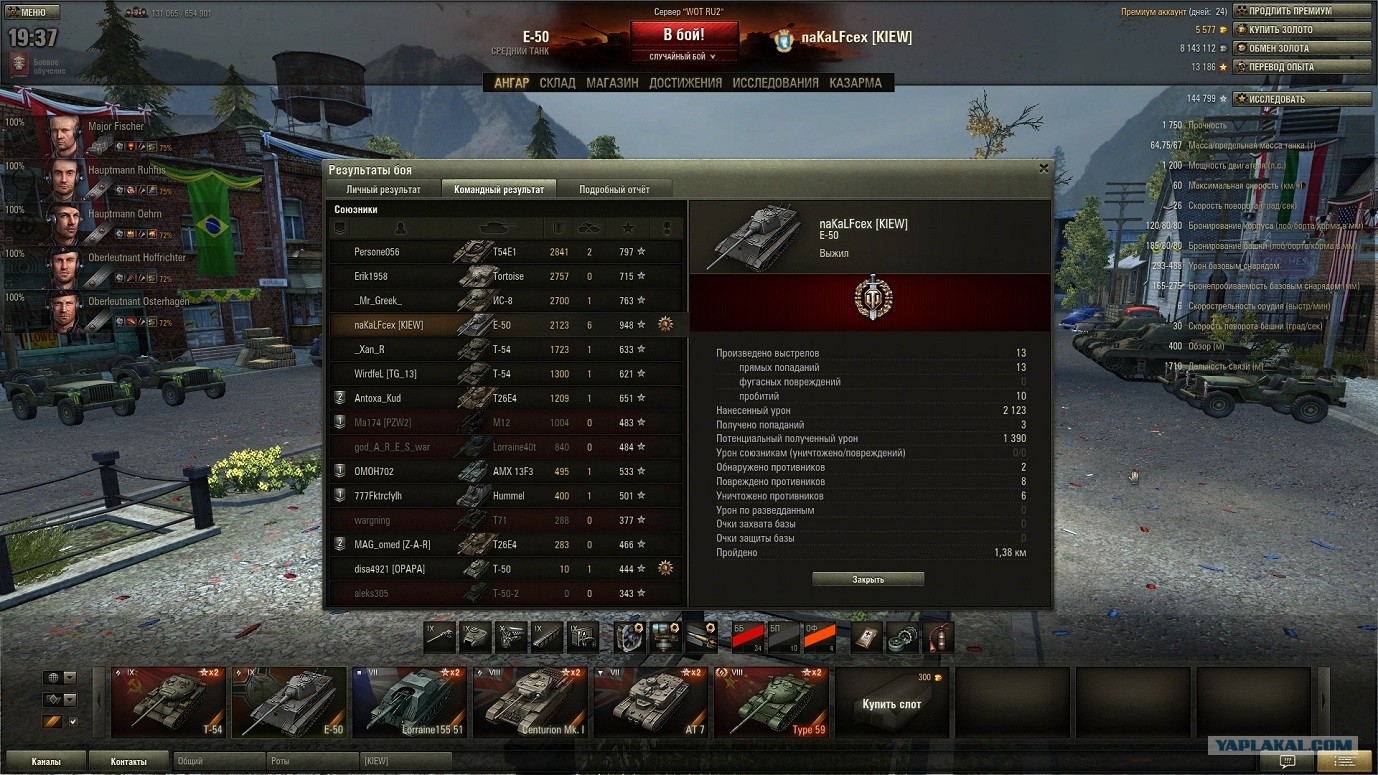The image size is (1378, 775).
Task: Close results with the Закрыть button
Action: point(867,579)
